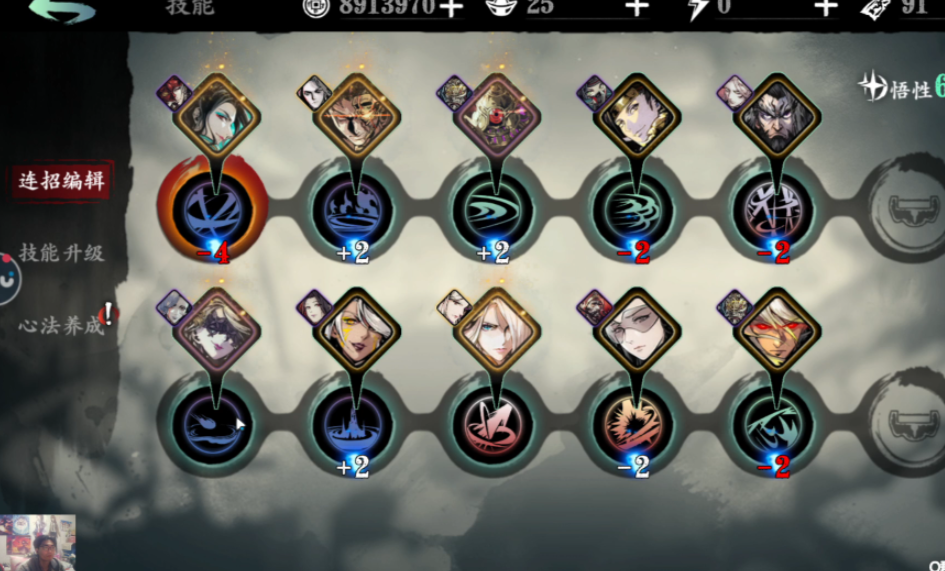Viewport: 945px width, 571px height.
Task: Add copper coins with the plus button
Action: coord(451,8)
